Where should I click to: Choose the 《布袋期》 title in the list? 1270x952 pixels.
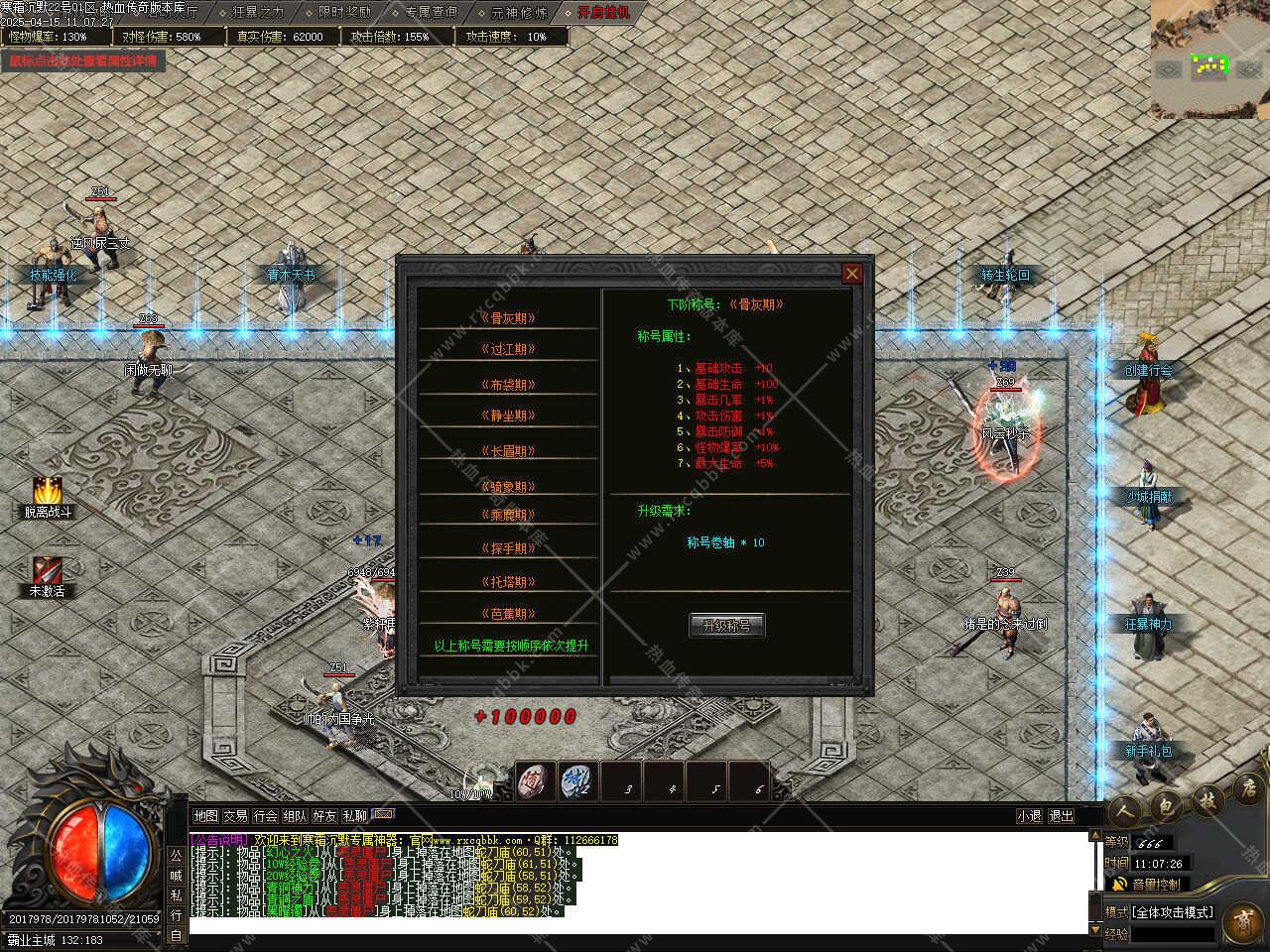[508, 384]
